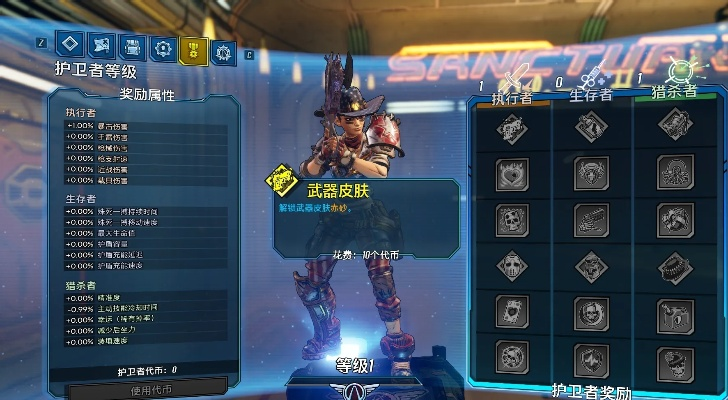
Task: Open the inventory backpack tab
Action: click(130, 46)
